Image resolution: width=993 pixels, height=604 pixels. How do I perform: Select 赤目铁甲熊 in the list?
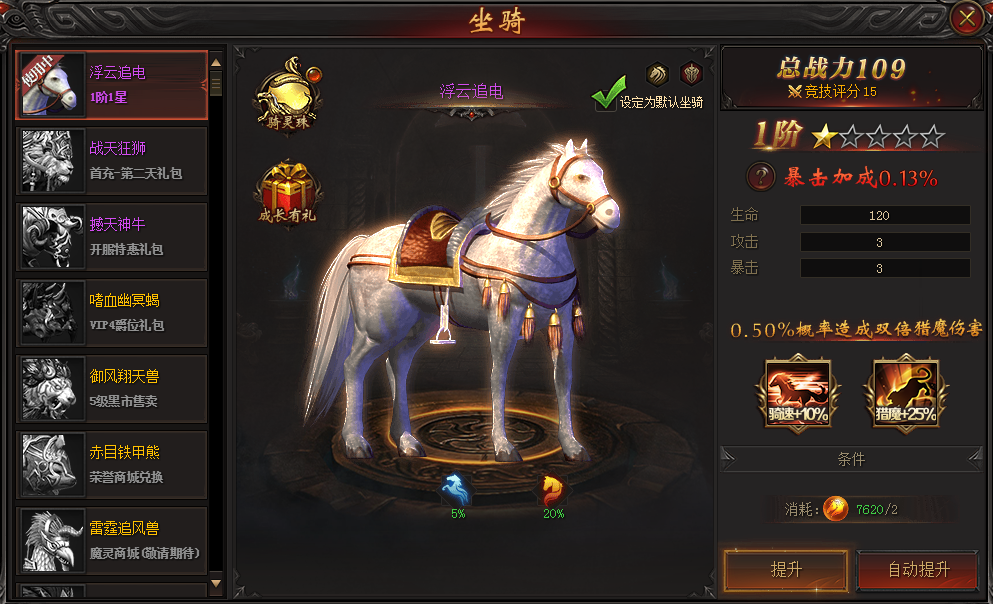pyautogui.click(x=112, y=465)
